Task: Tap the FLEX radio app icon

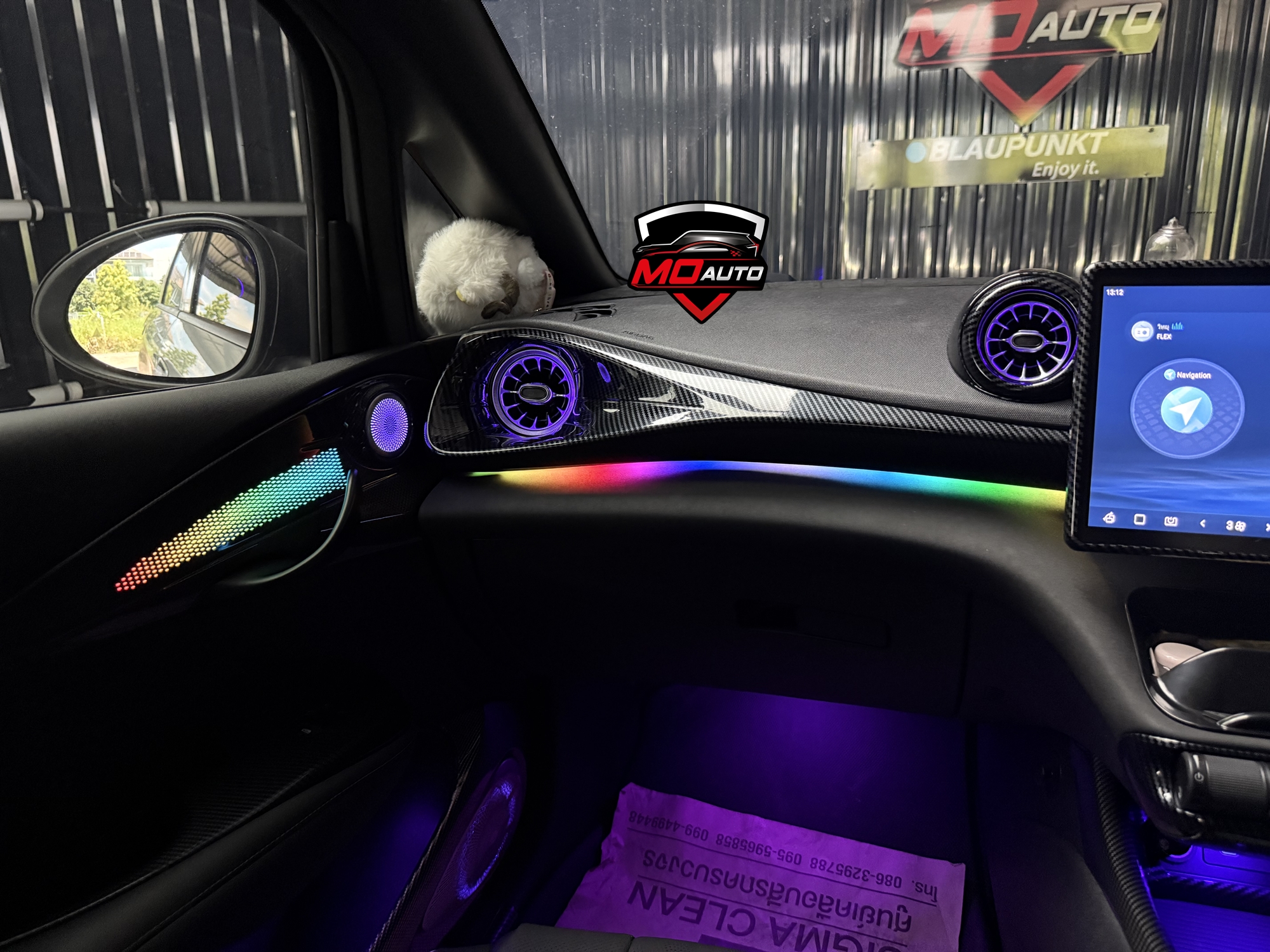Action: click(1142, 331)
